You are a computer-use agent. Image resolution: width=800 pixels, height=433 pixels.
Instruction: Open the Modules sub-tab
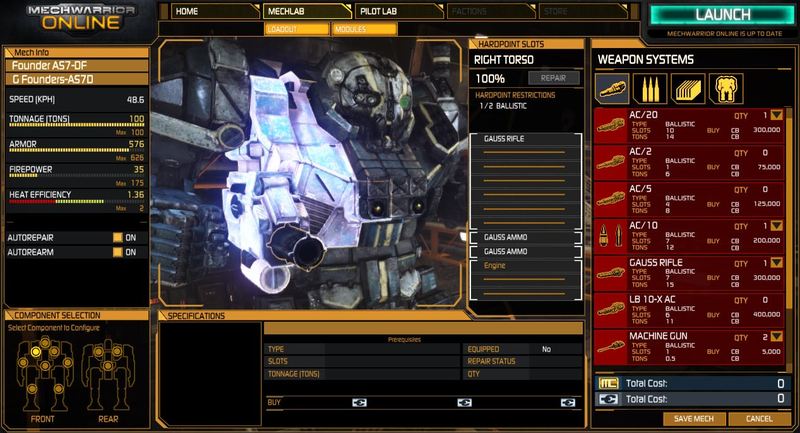[x=354, y=29]
